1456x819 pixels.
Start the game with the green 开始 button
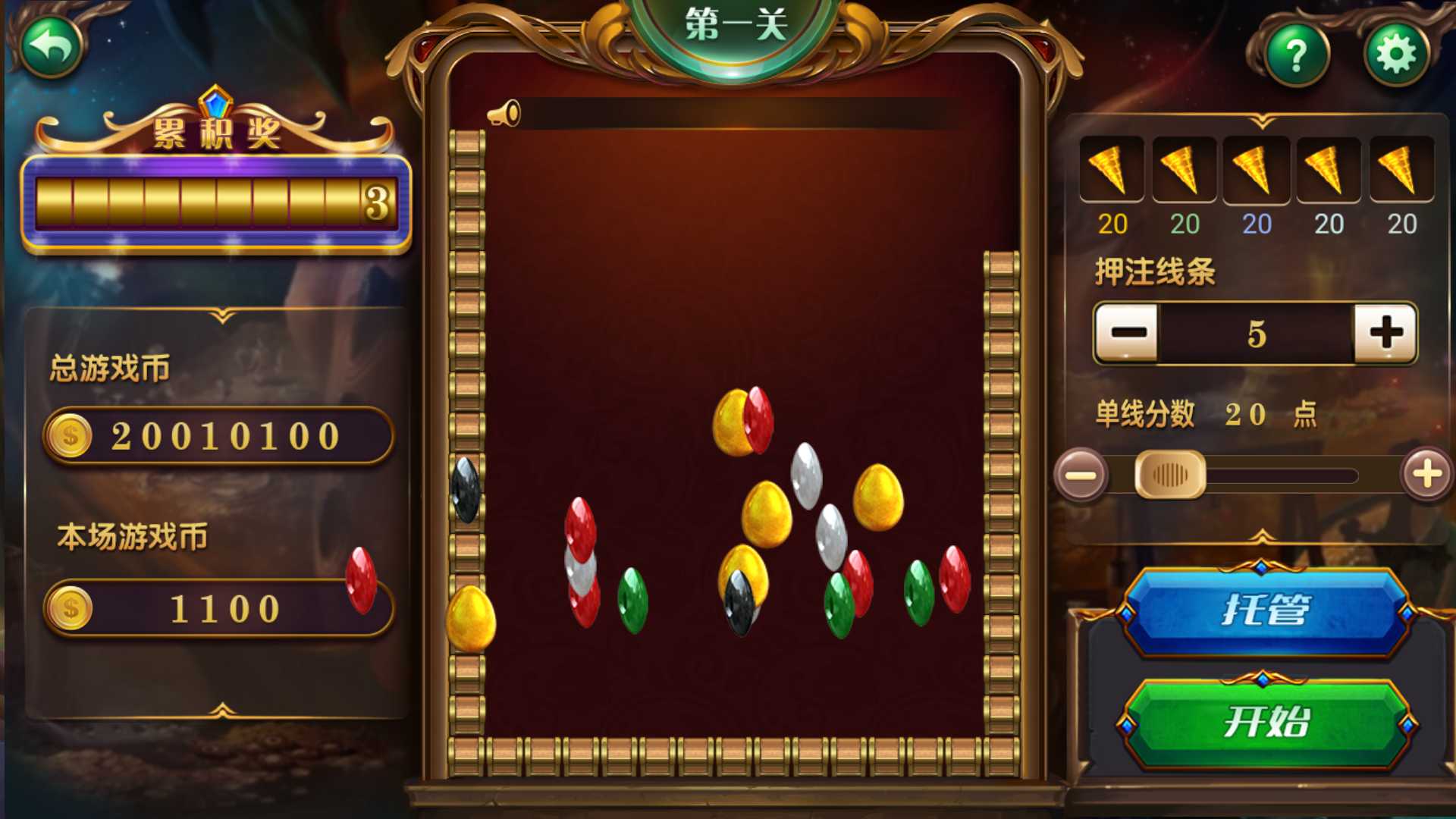(x=1266, y=721)
